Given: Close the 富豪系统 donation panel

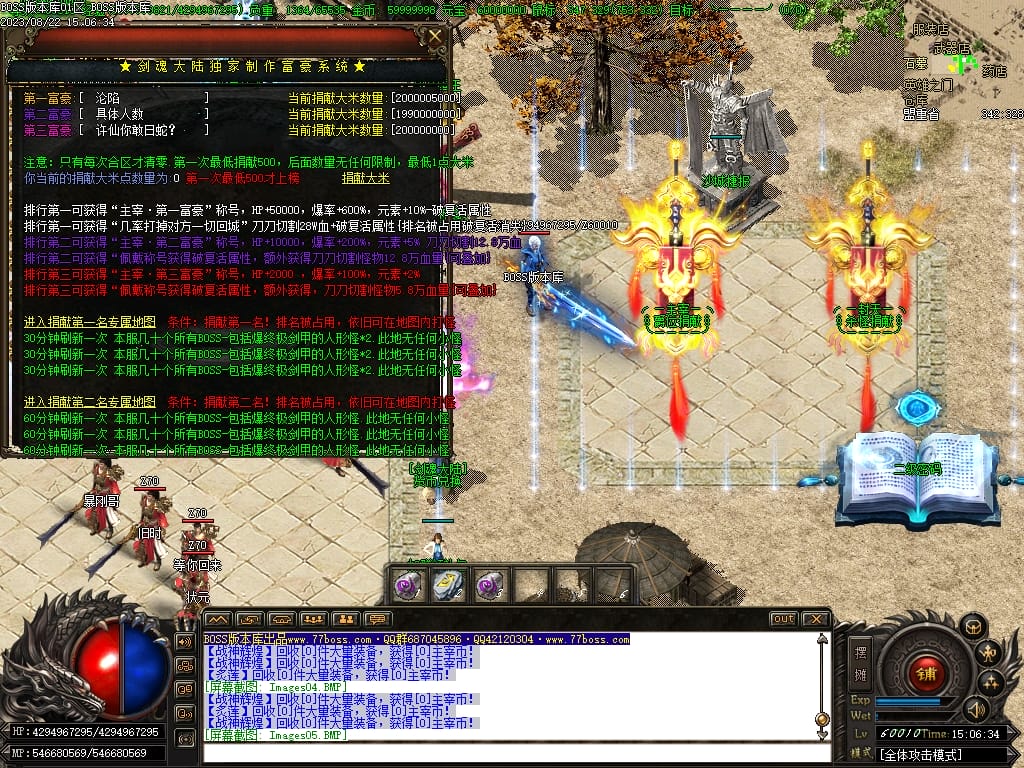Looking at the screenshot, I should 435,38.
